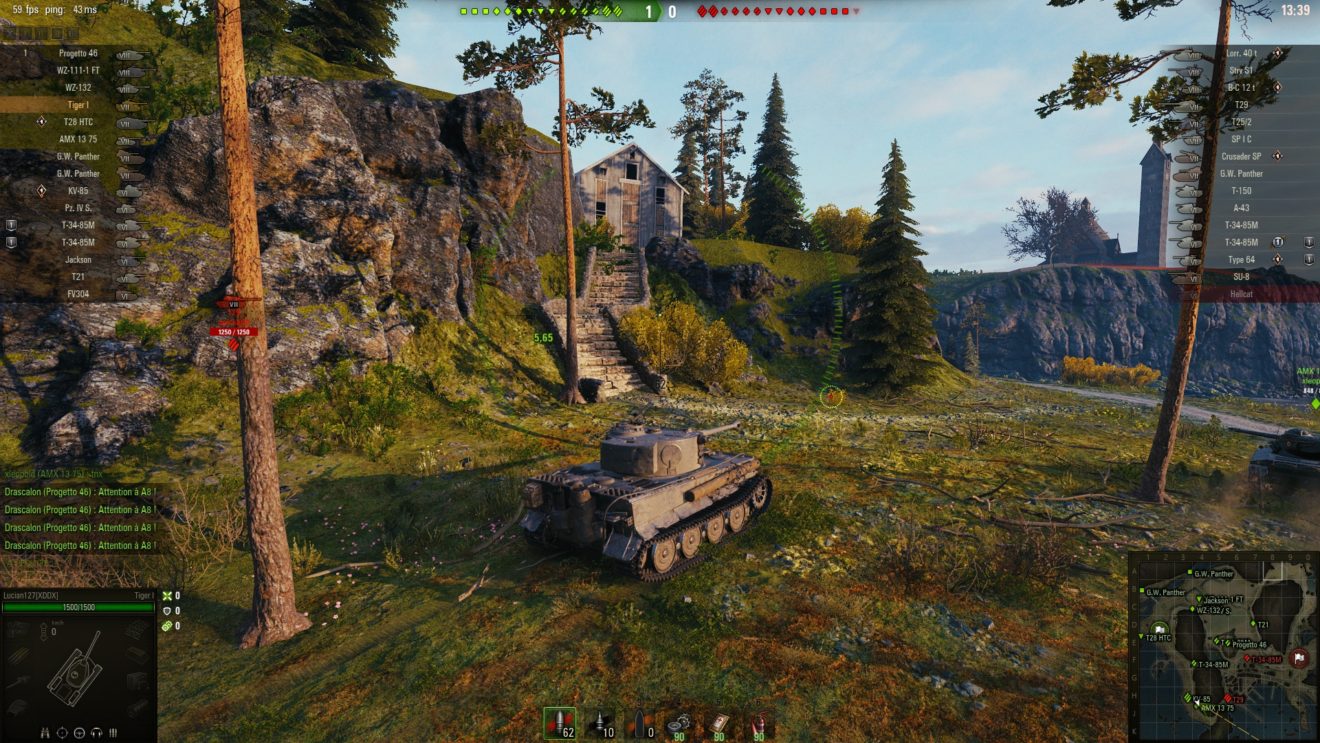Switch to the APCR shell with 10 rounds
1320x743 pixels.
click(601, 722)
